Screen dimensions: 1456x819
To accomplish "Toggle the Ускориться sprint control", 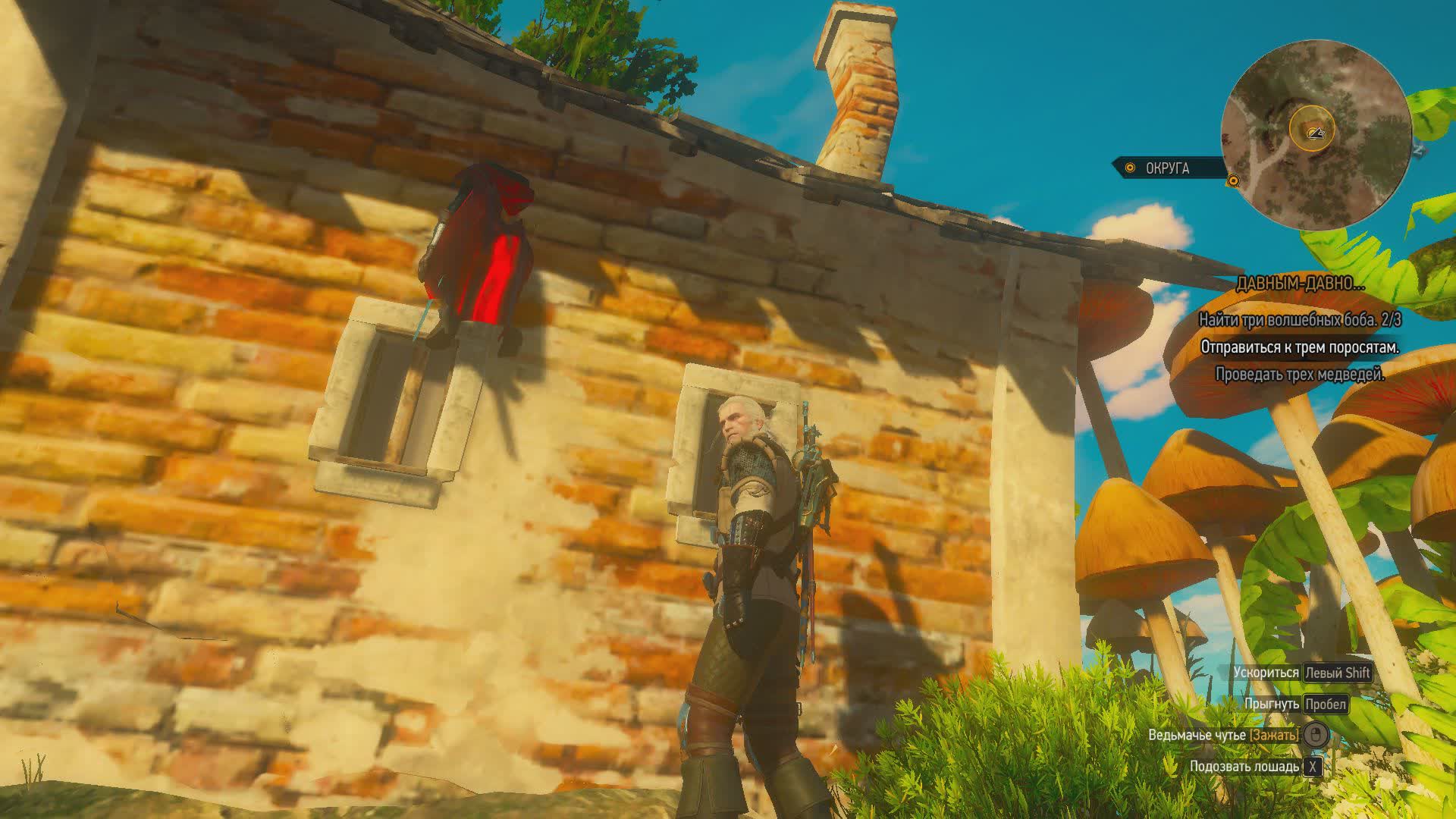I will click(x=1267, y=673).
